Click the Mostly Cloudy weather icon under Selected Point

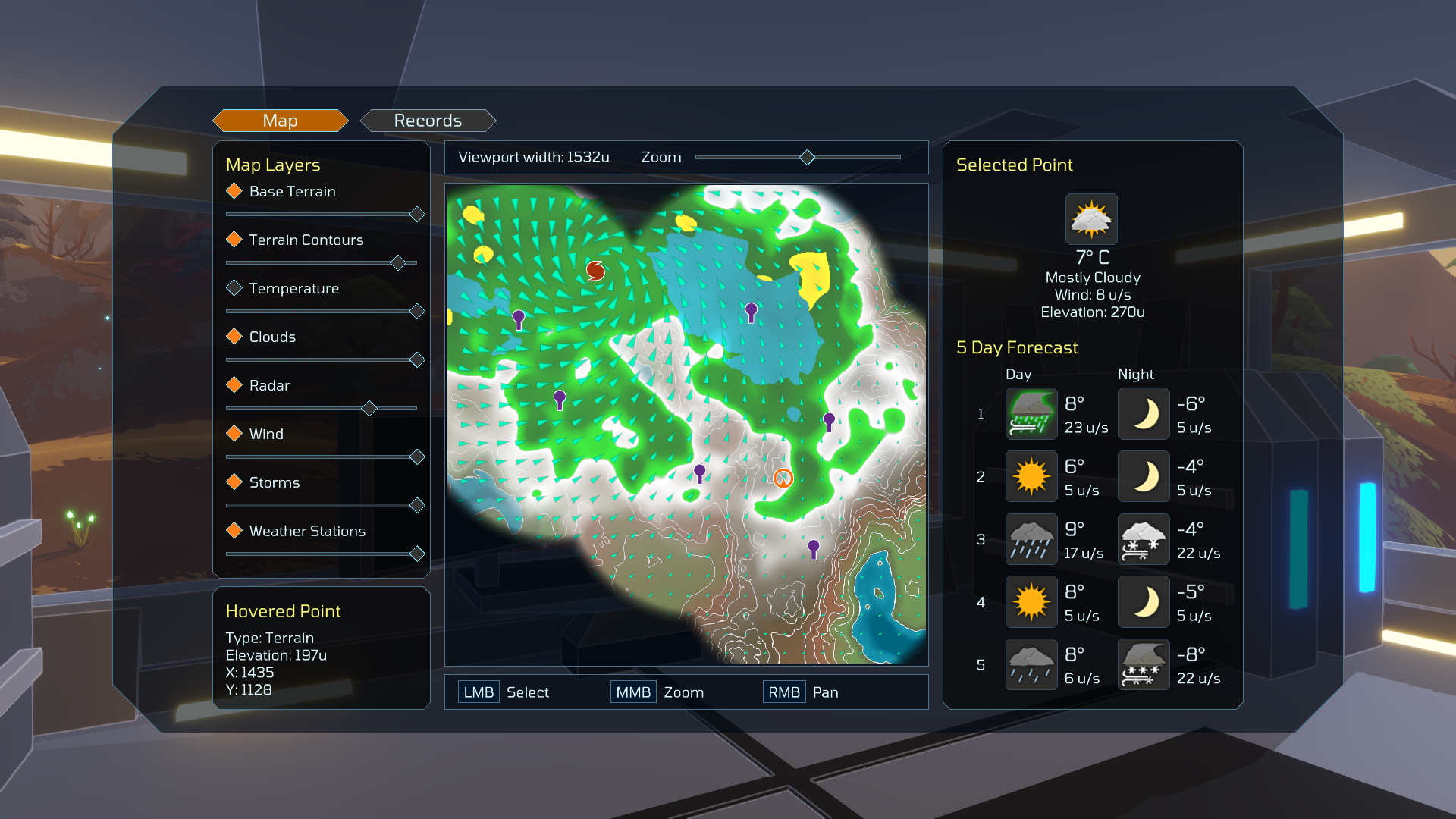[x=1091, y=219]
